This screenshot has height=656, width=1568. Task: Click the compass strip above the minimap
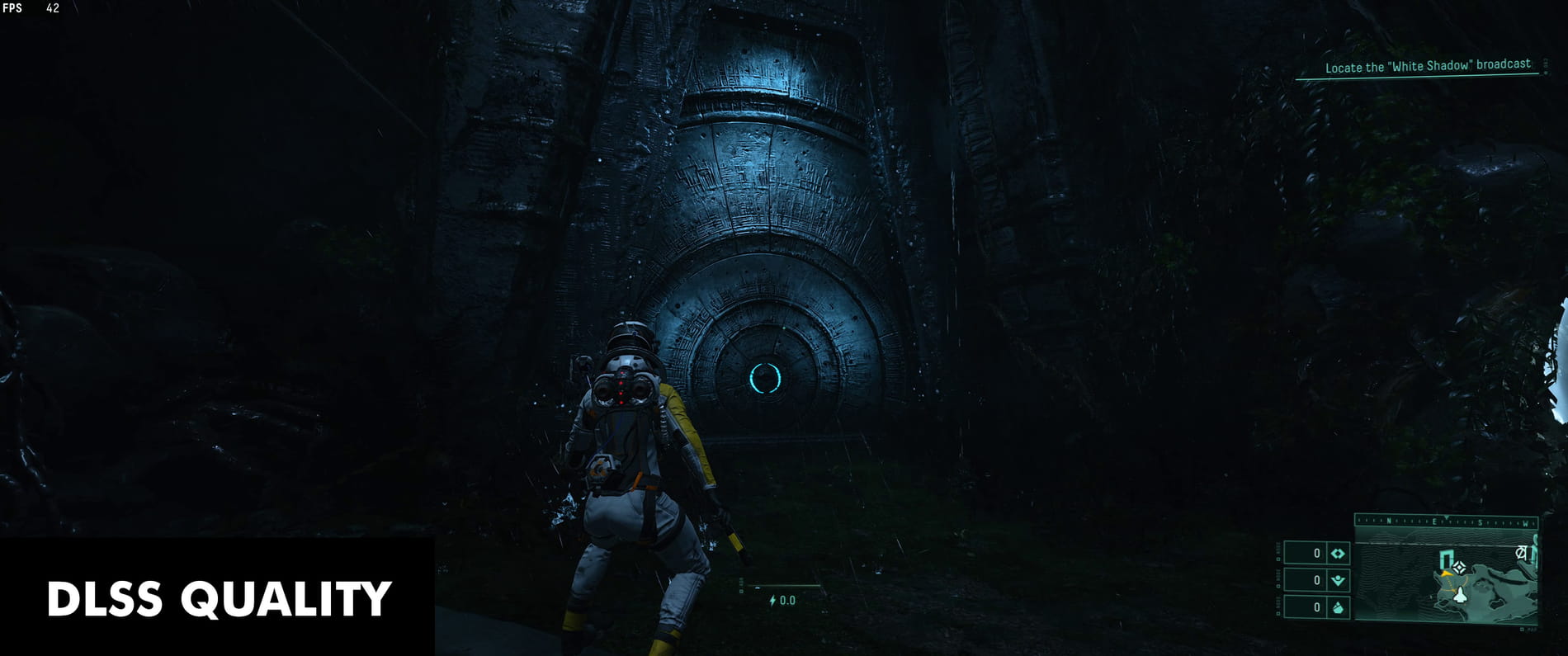pos(1446,521)
